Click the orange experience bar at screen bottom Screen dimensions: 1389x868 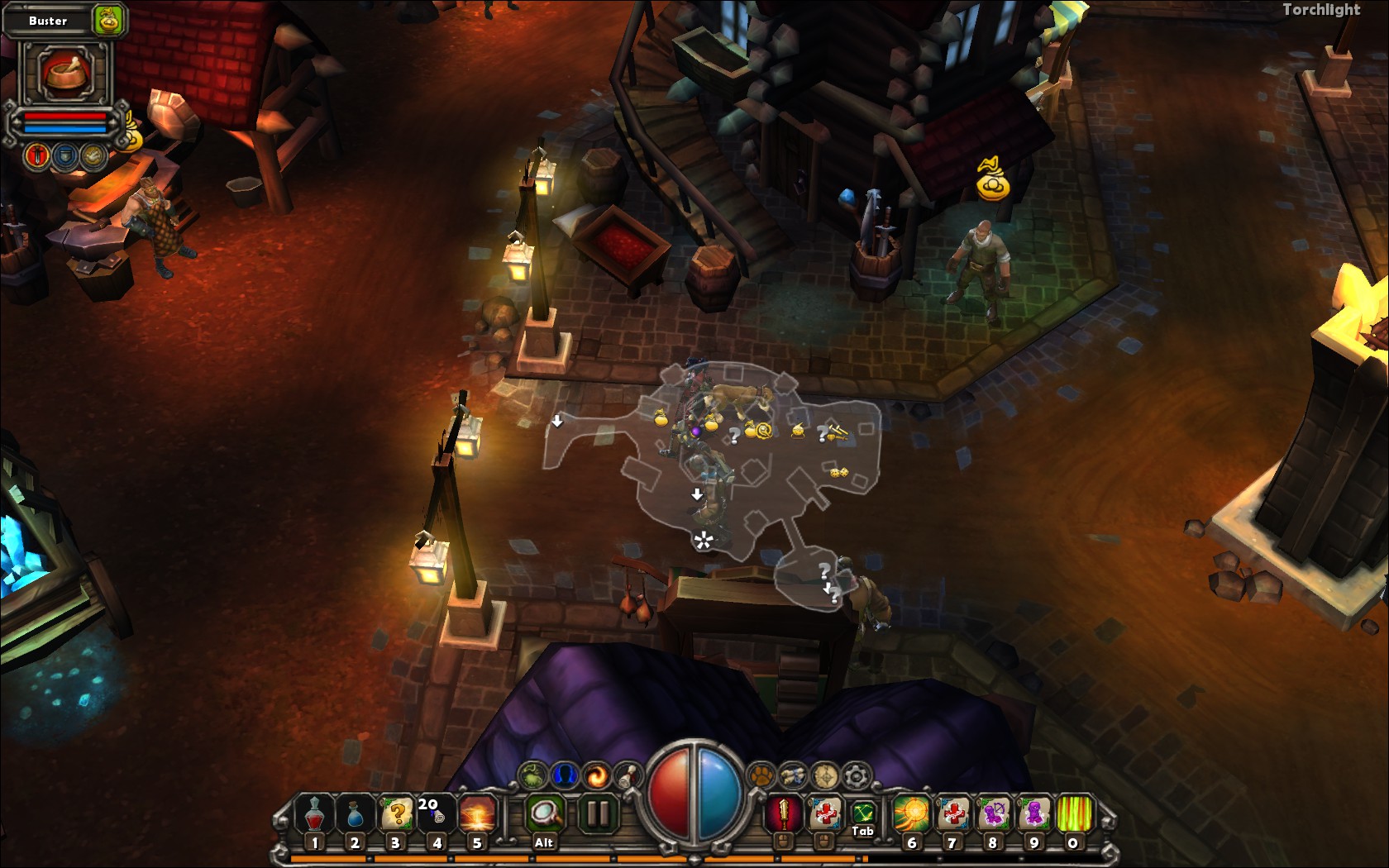point(694,858)
